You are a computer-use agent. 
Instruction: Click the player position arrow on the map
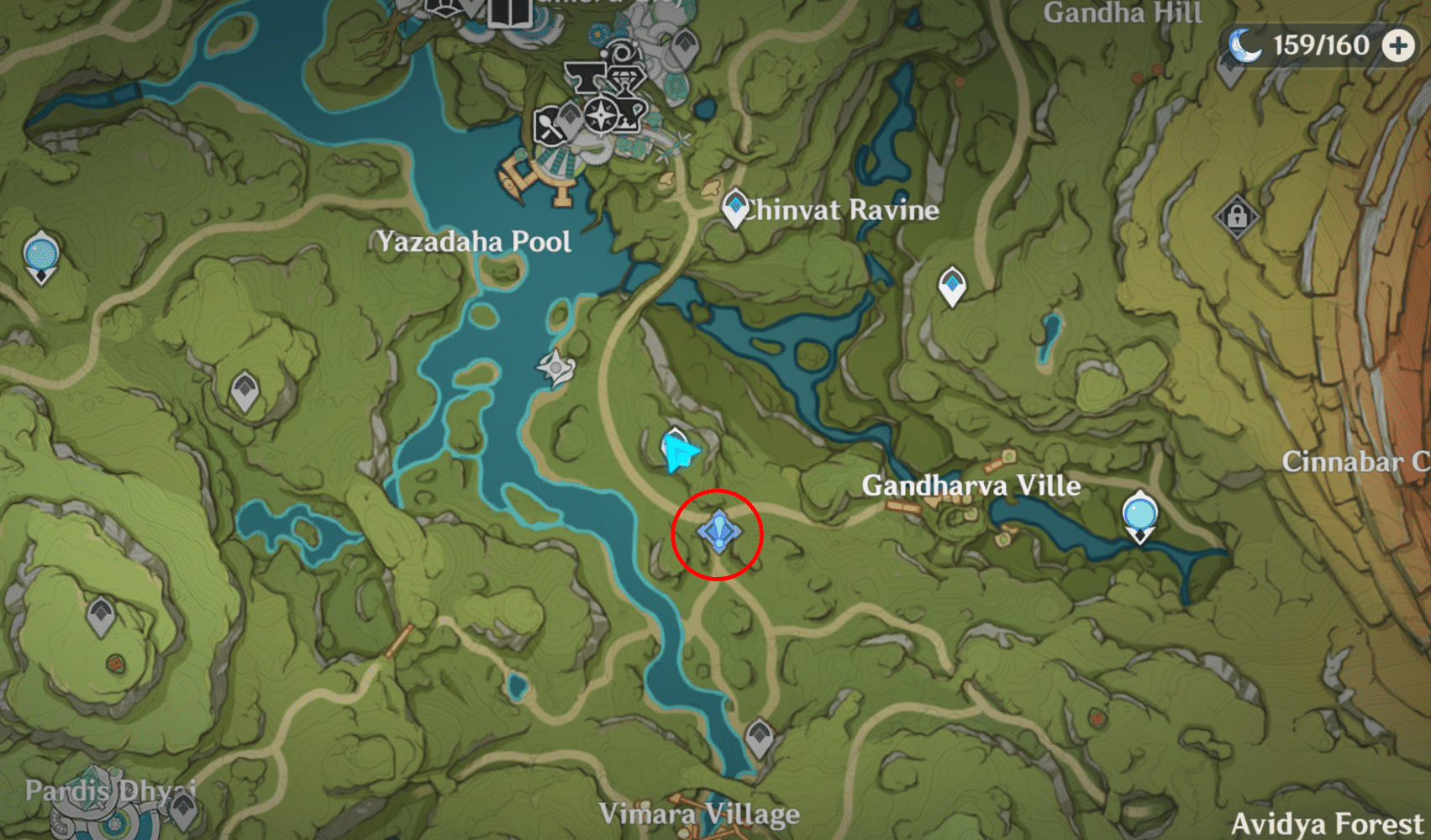pyautogui.click(x=679, y=451)
